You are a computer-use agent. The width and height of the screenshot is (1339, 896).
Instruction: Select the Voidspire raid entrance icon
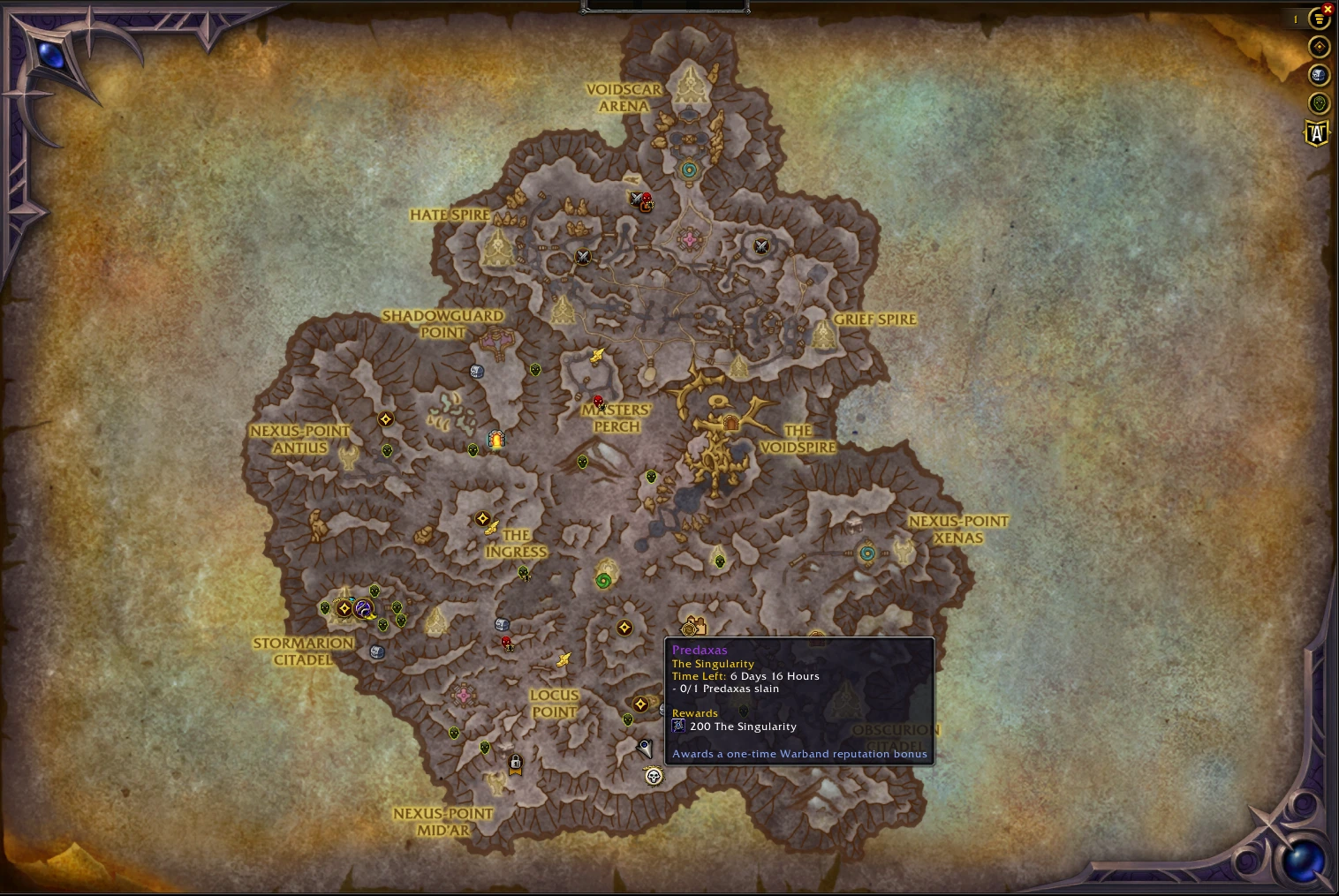[x=730, y=424]
